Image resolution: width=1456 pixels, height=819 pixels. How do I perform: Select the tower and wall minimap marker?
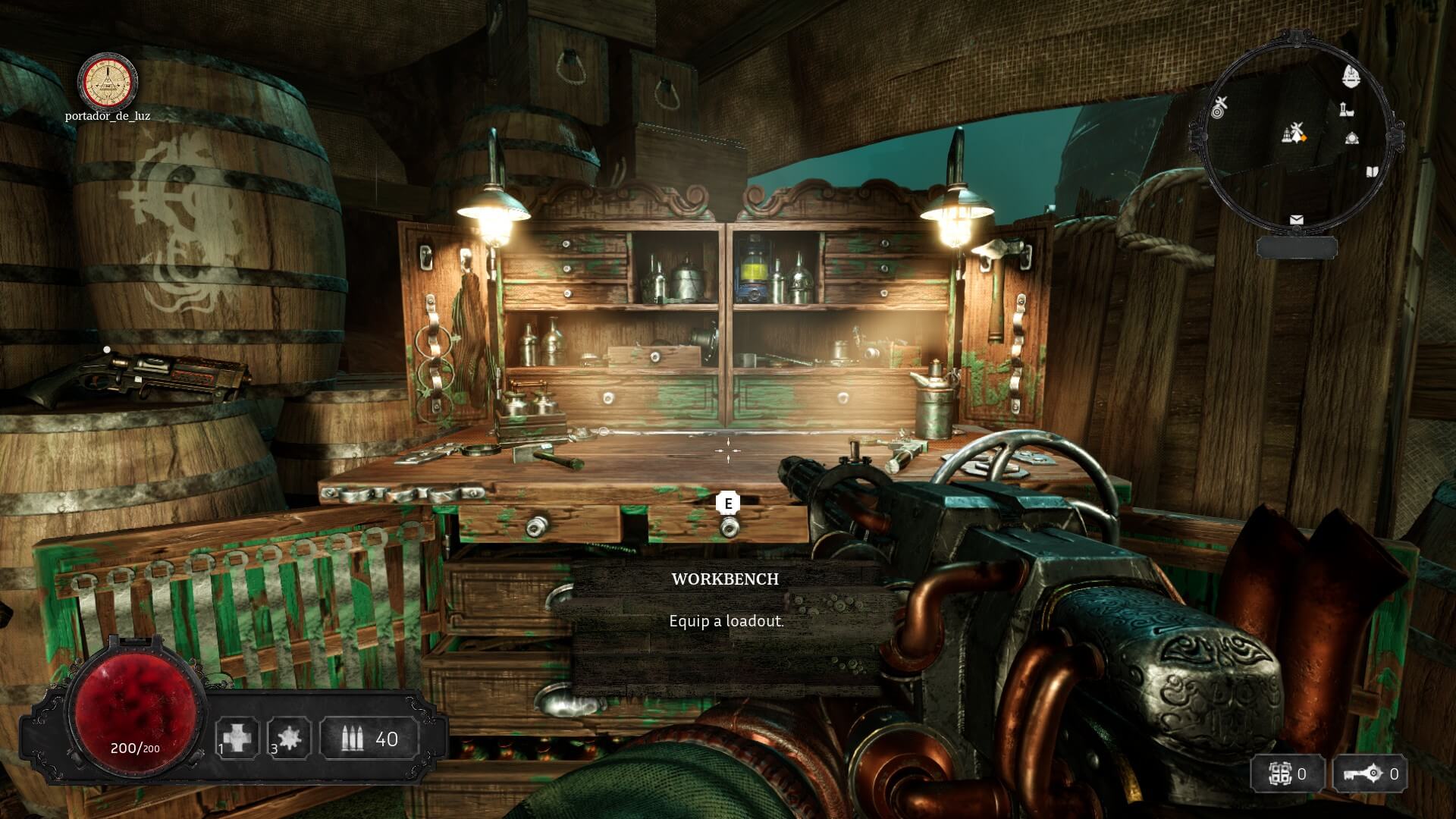point(1346,108)
